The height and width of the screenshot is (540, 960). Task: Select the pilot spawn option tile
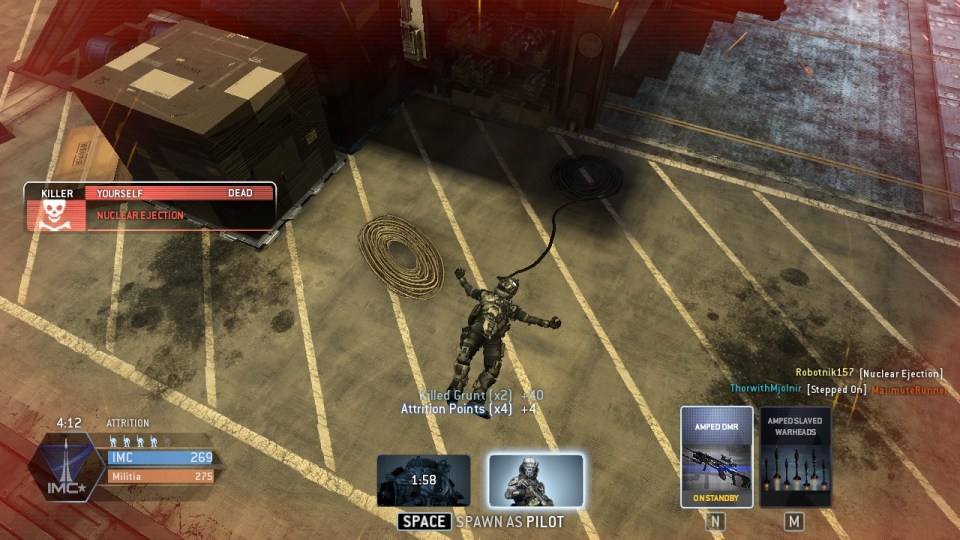coord(536,481)
